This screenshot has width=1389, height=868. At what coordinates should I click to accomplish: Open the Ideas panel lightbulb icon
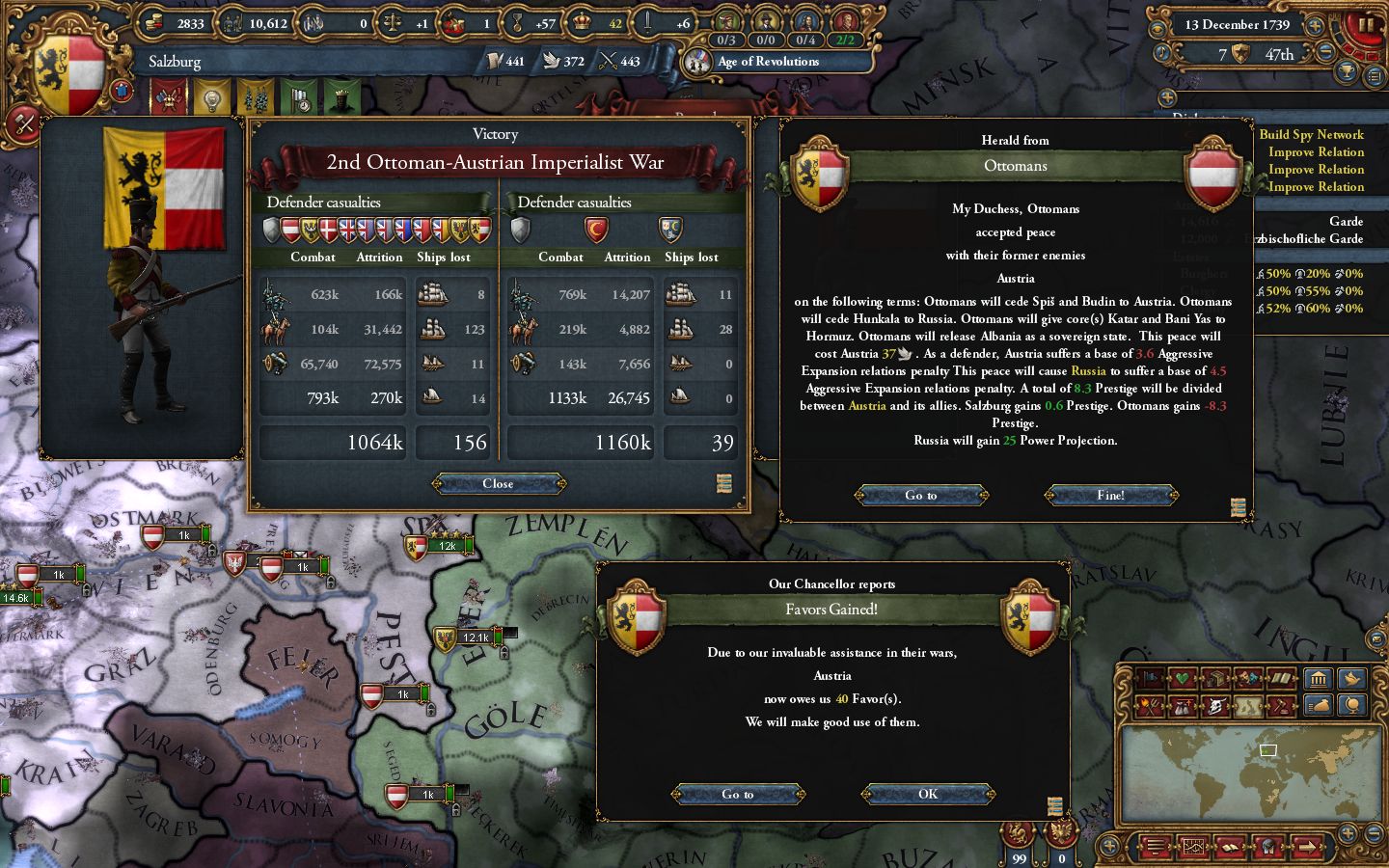coord(212,98)
